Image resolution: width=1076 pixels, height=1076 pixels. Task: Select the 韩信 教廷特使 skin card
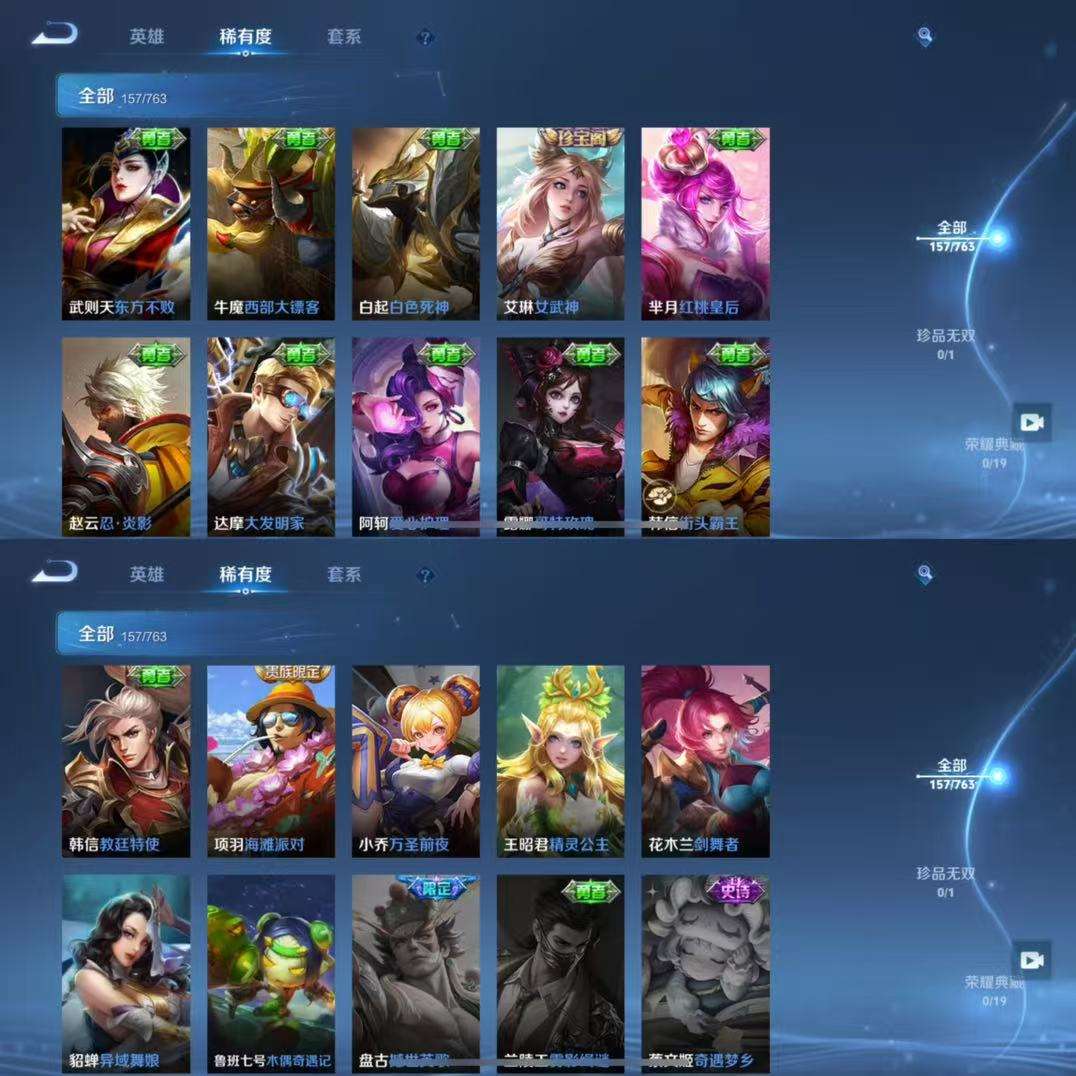pos(126,760)
